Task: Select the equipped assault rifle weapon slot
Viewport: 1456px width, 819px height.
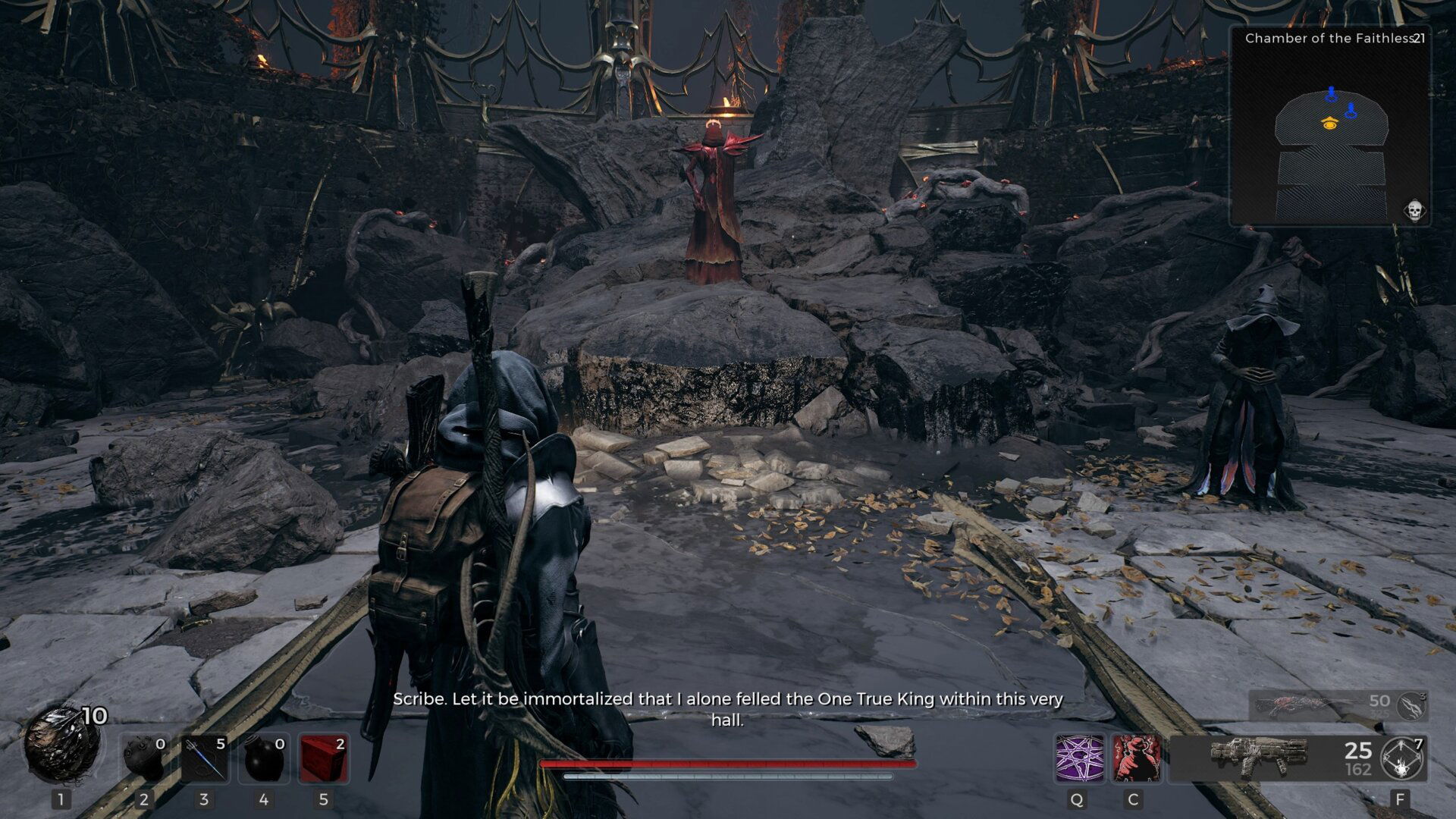Action: coord(1259,758)
